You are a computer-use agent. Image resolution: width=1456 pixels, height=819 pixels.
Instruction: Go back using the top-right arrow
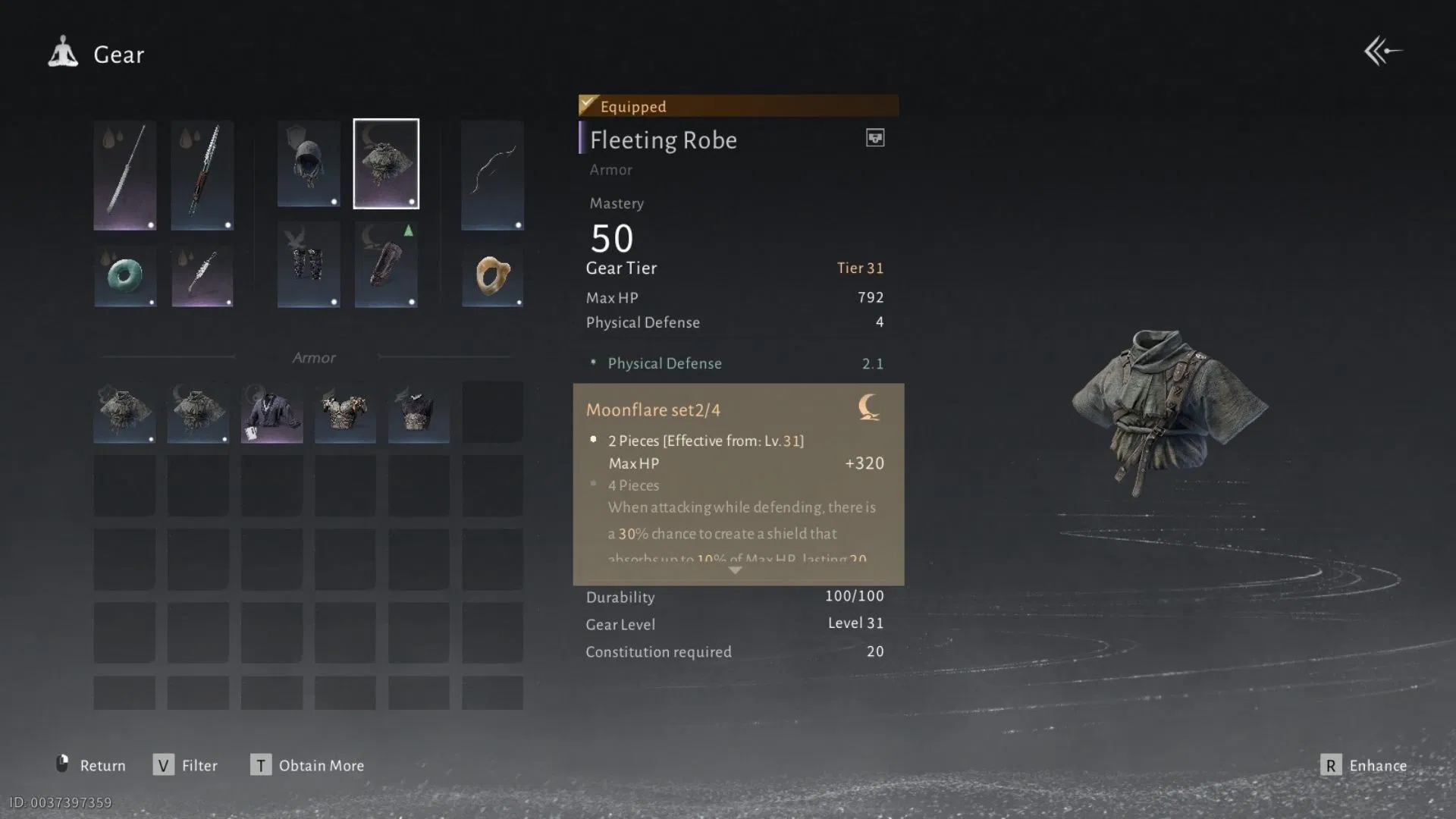click(x=1382, y=52)
